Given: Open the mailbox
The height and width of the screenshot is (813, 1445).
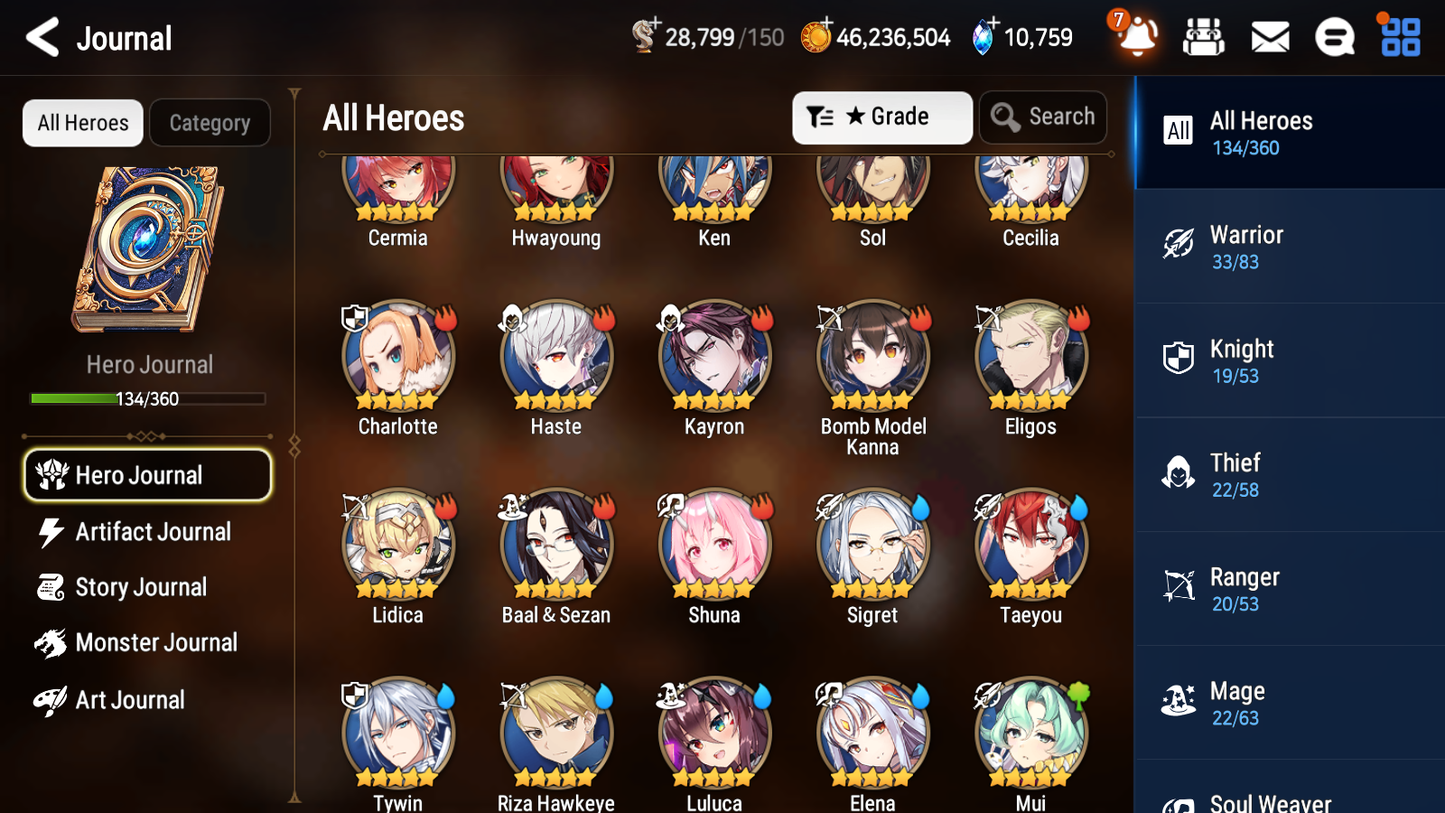Looking at the screenshot, I should (1269, 36).
